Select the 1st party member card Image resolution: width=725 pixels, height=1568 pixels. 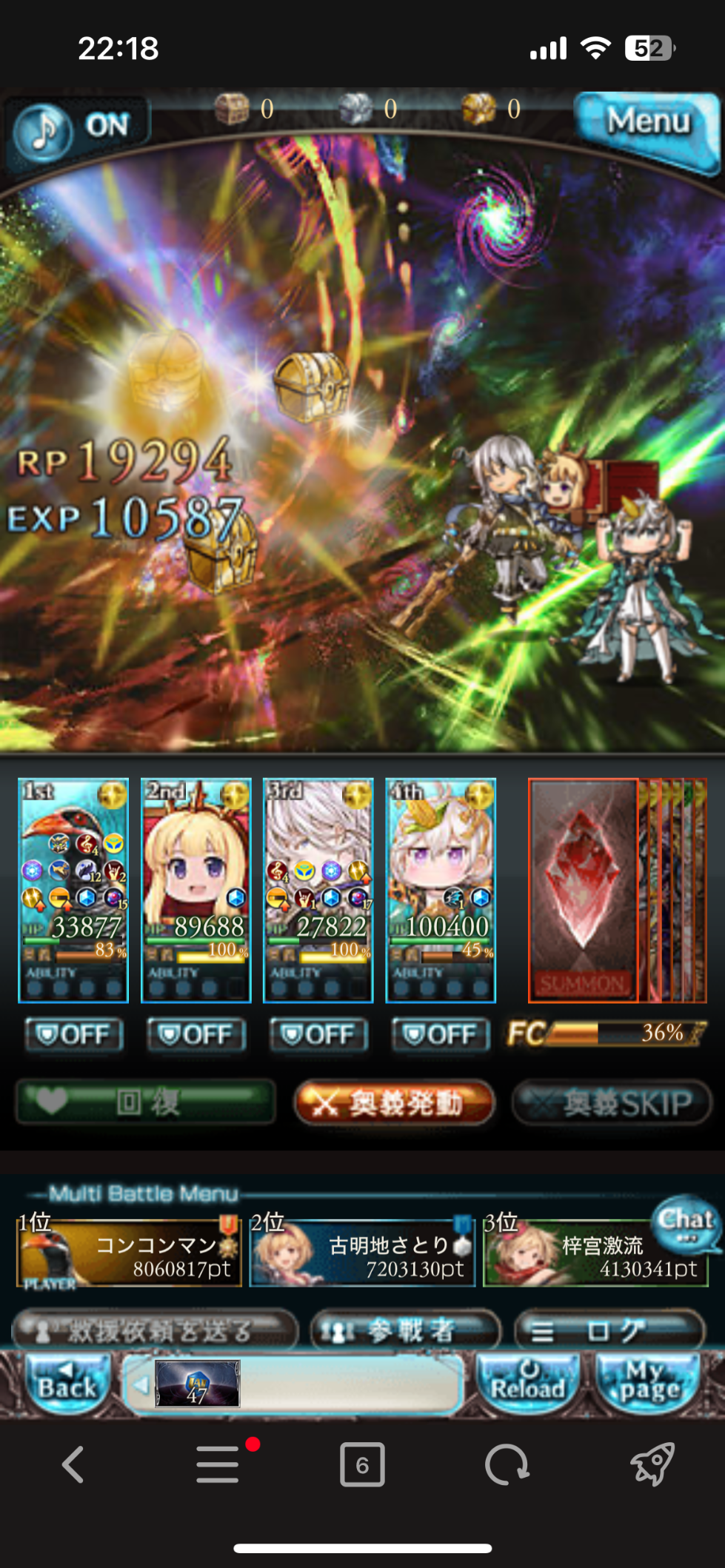[x=73, y=890]
